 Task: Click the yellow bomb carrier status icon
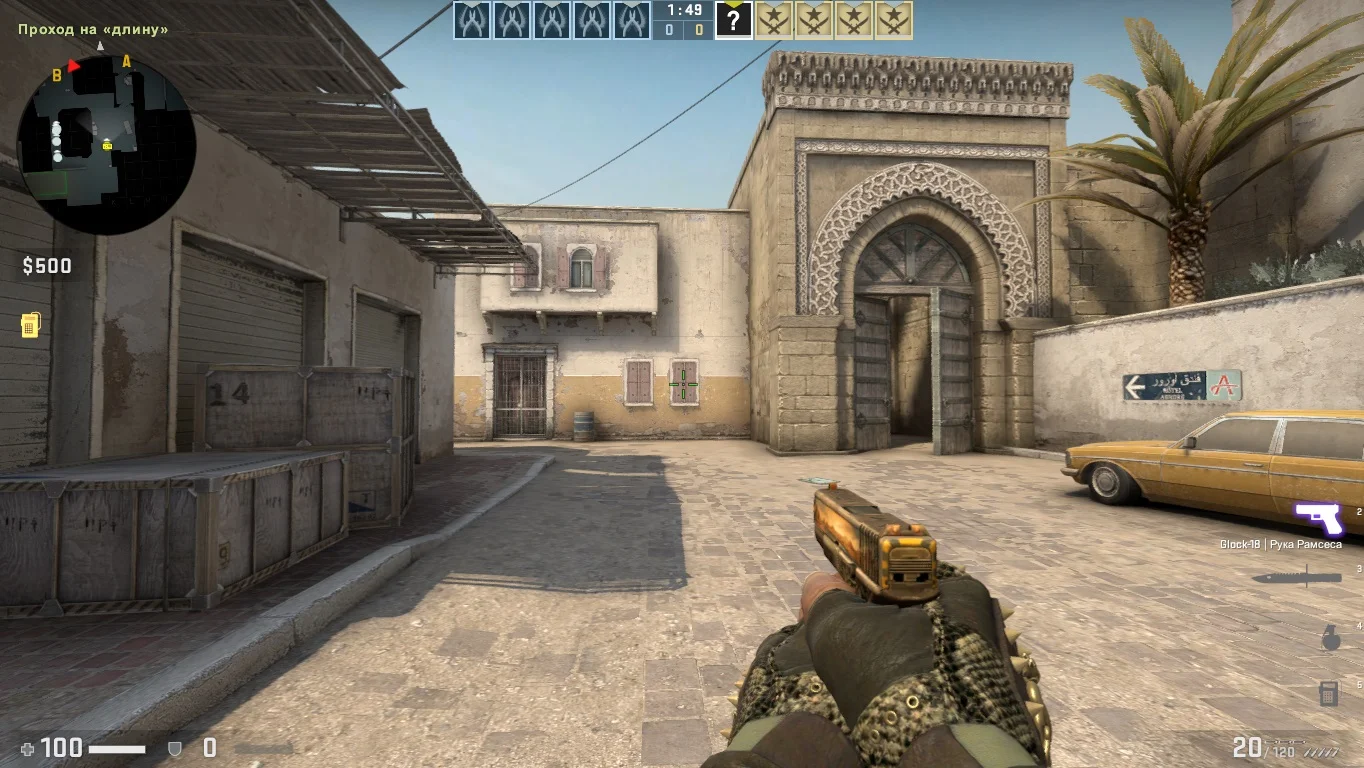coord(31,325)
